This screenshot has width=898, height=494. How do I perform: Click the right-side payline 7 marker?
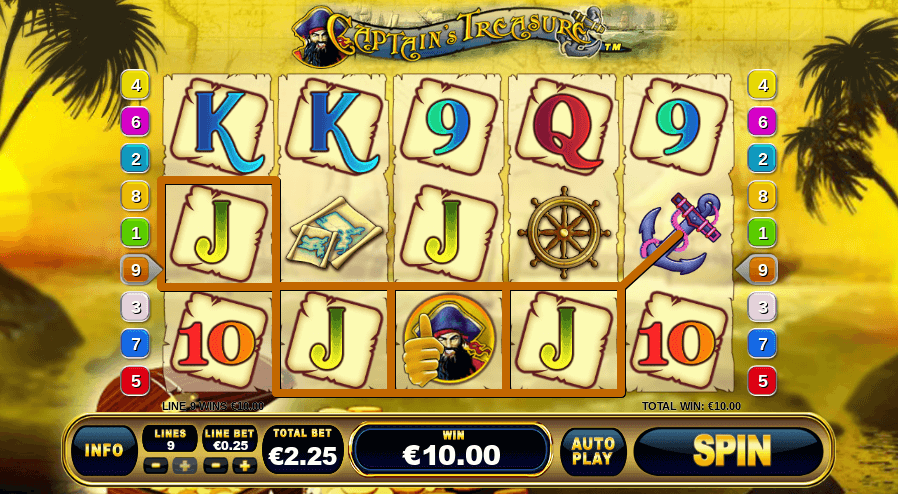tap(763, 344)
